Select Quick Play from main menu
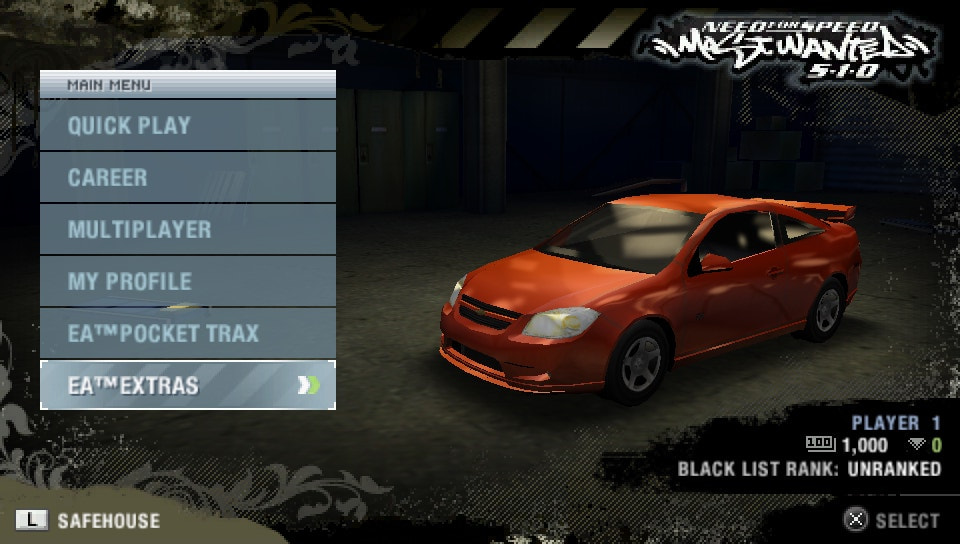This screenshot has height=544, width=960. (x=187, y=126)
